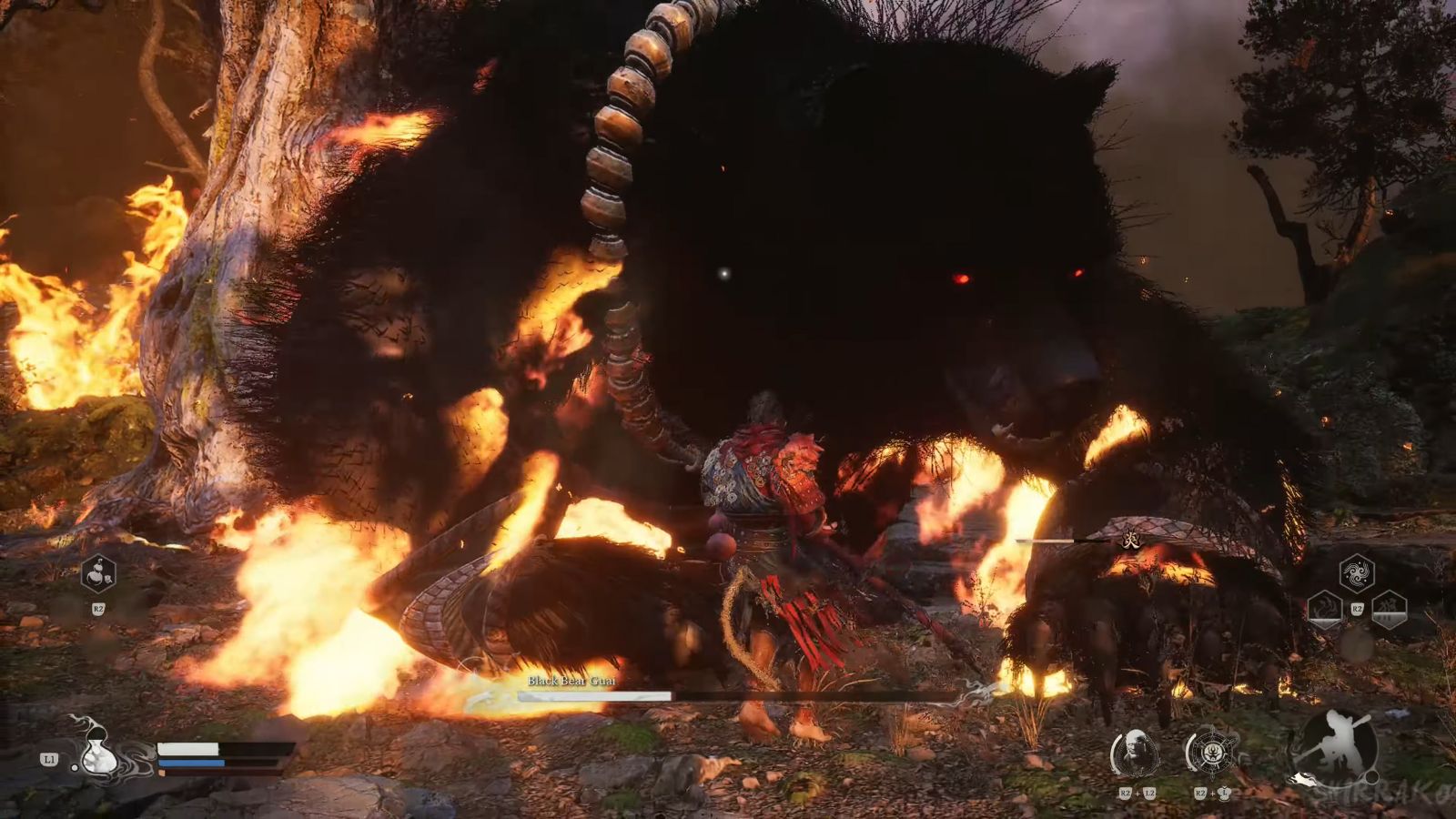
Task: Click the serpent spell hexagon on the right
Action: [1324, 612]
